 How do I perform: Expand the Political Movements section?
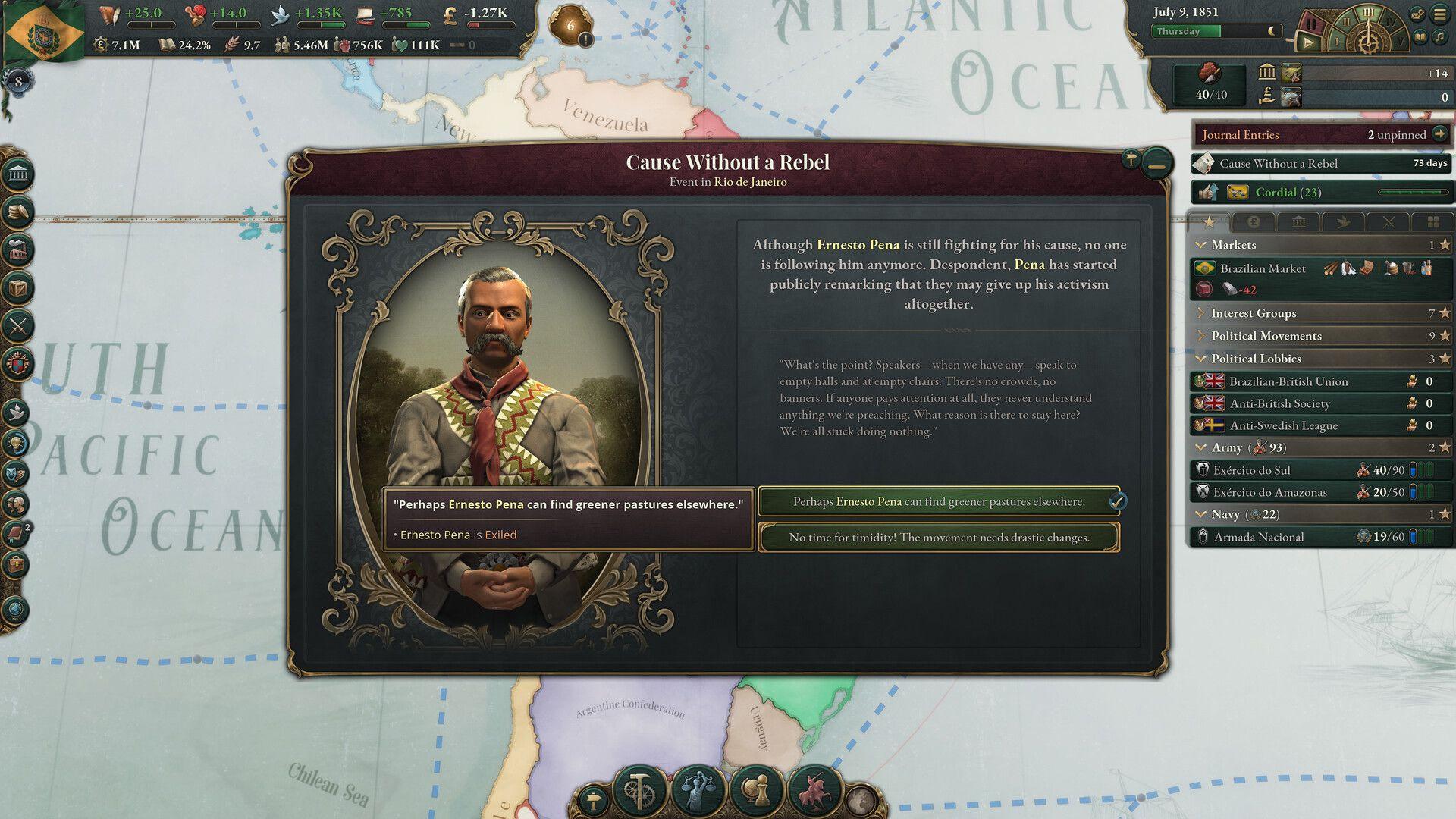pos(1203,335)
